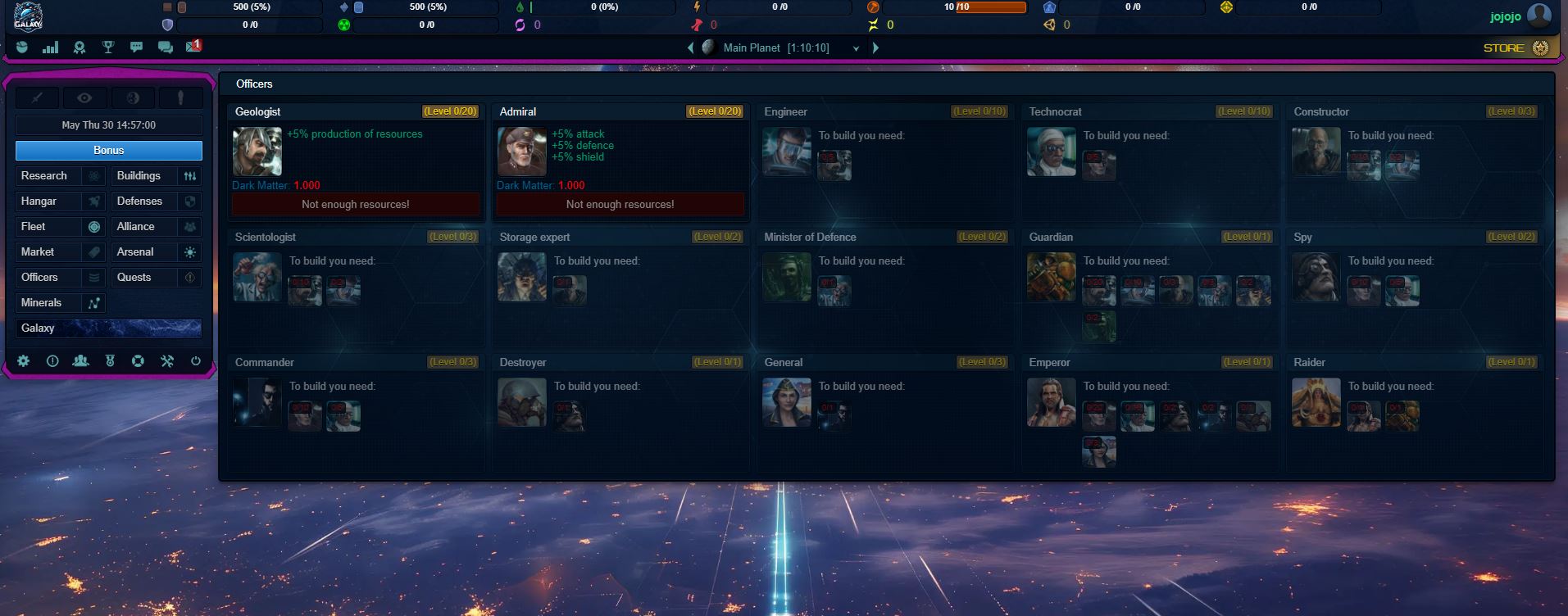Open the Galaxy view
Screen dimensions: 1568x616
click(108, 328)
